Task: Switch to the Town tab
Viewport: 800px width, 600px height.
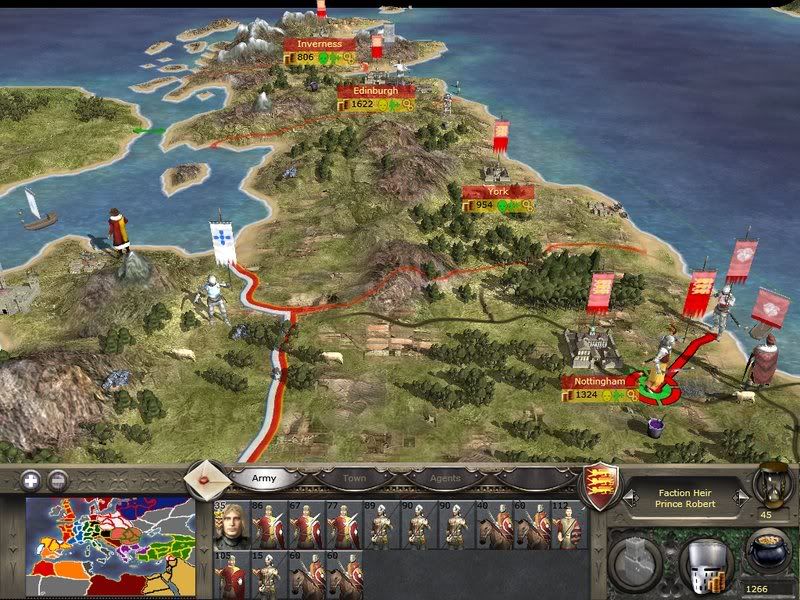Action: (x=355, y=479)
